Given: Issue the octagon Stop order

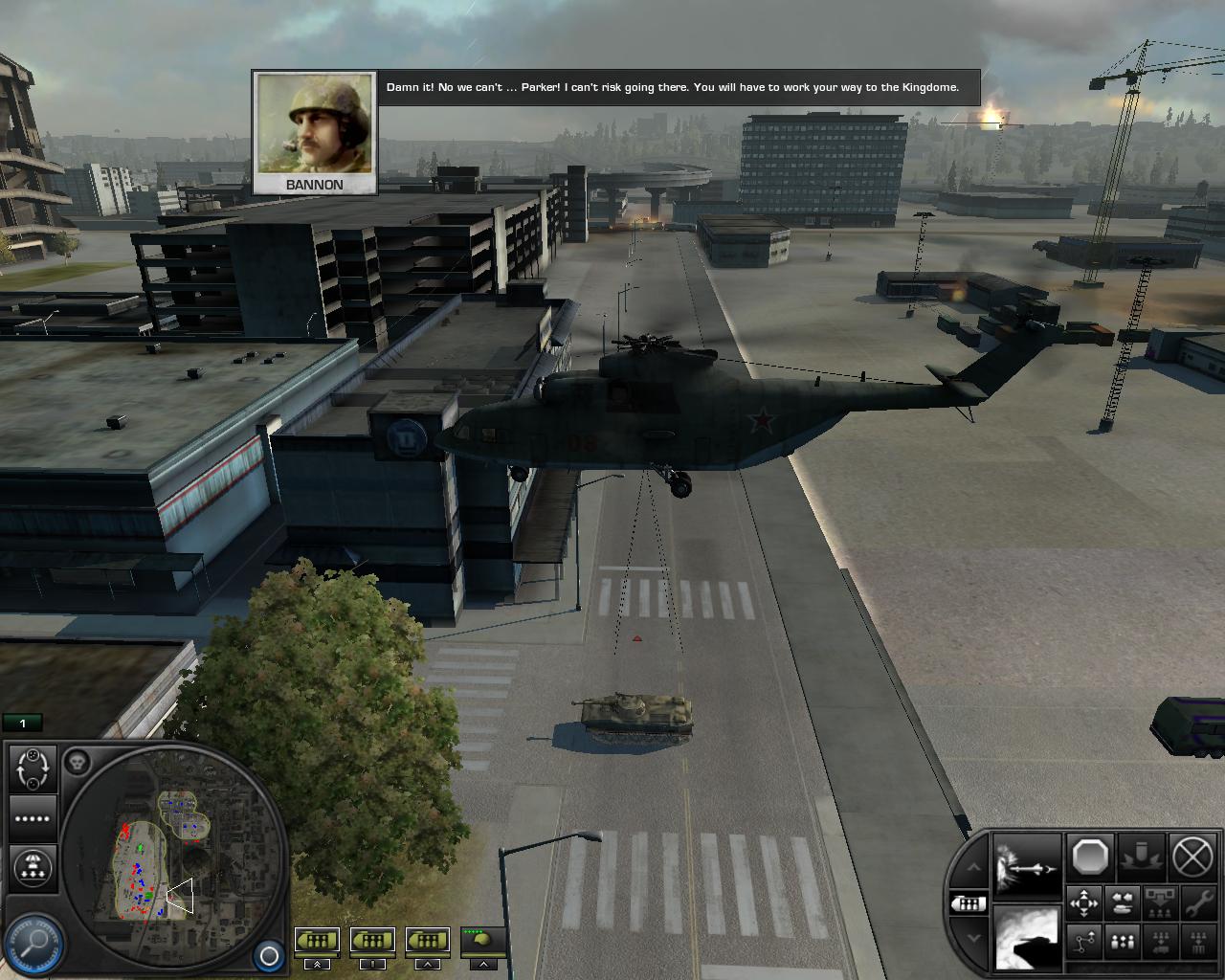Looking at the screenshot, I should (x=1089, y=857).
